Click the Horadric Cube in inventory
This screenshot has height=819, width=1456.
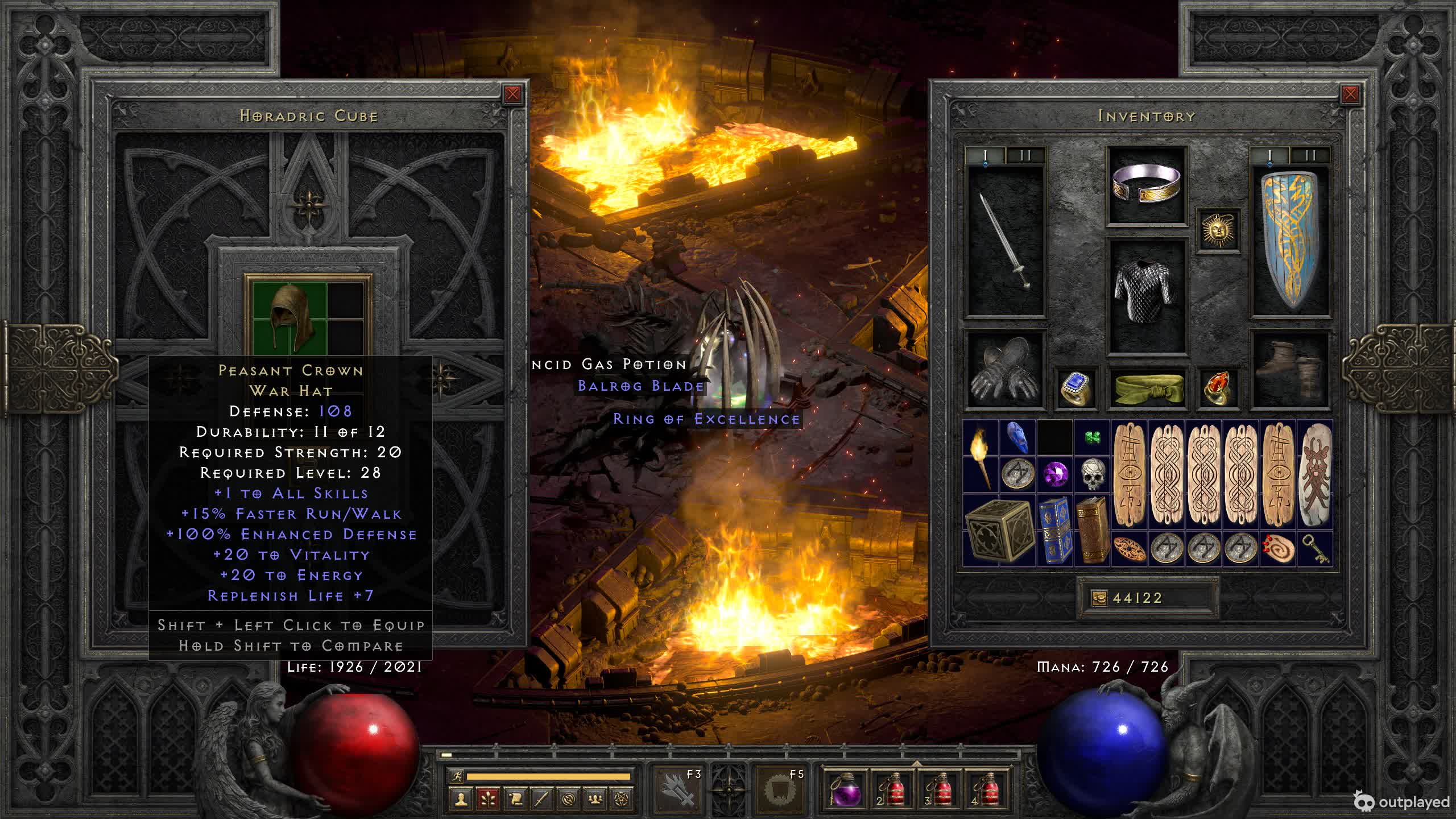point(999,530)
